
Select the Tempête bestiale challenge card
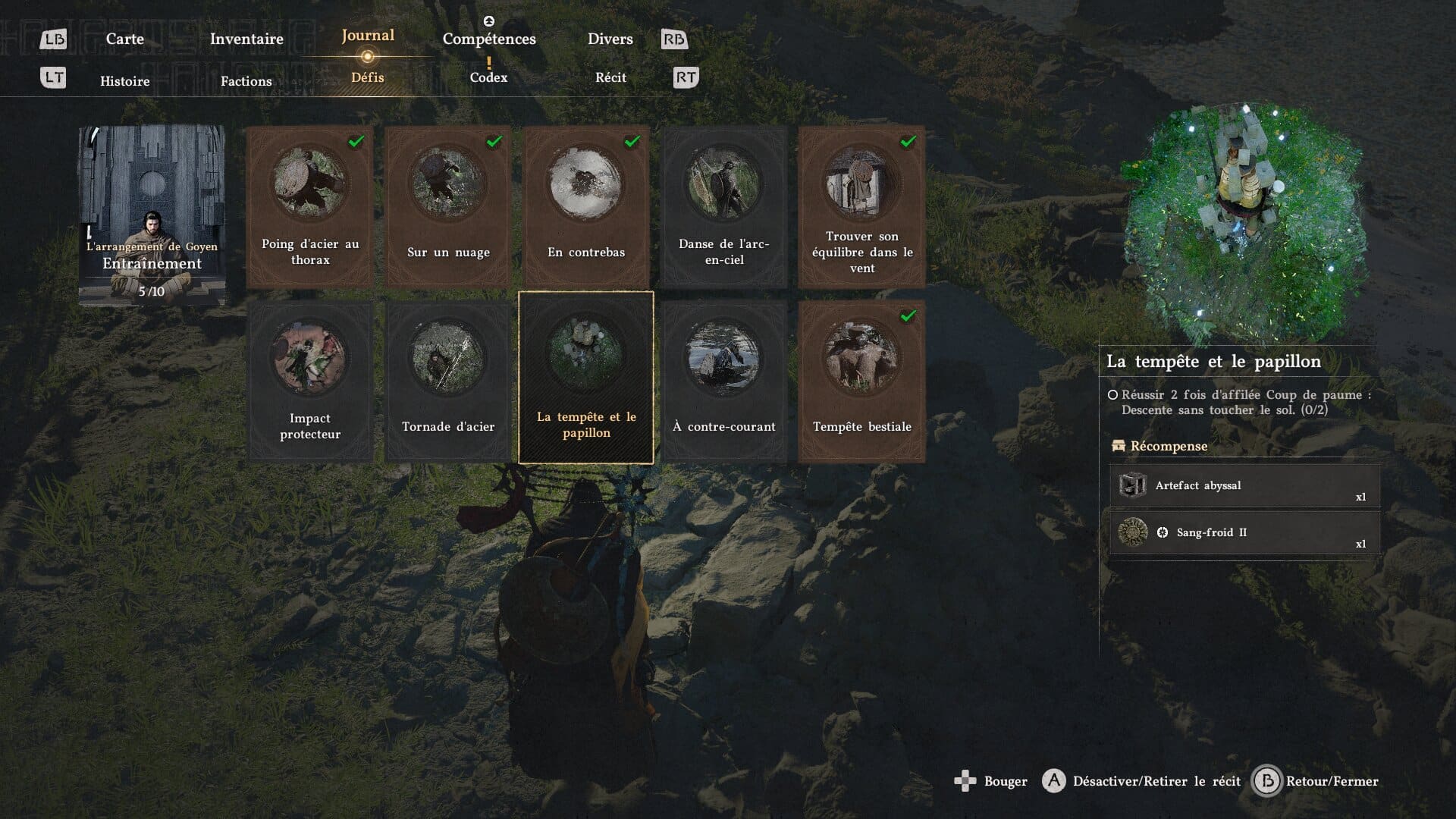862,381
